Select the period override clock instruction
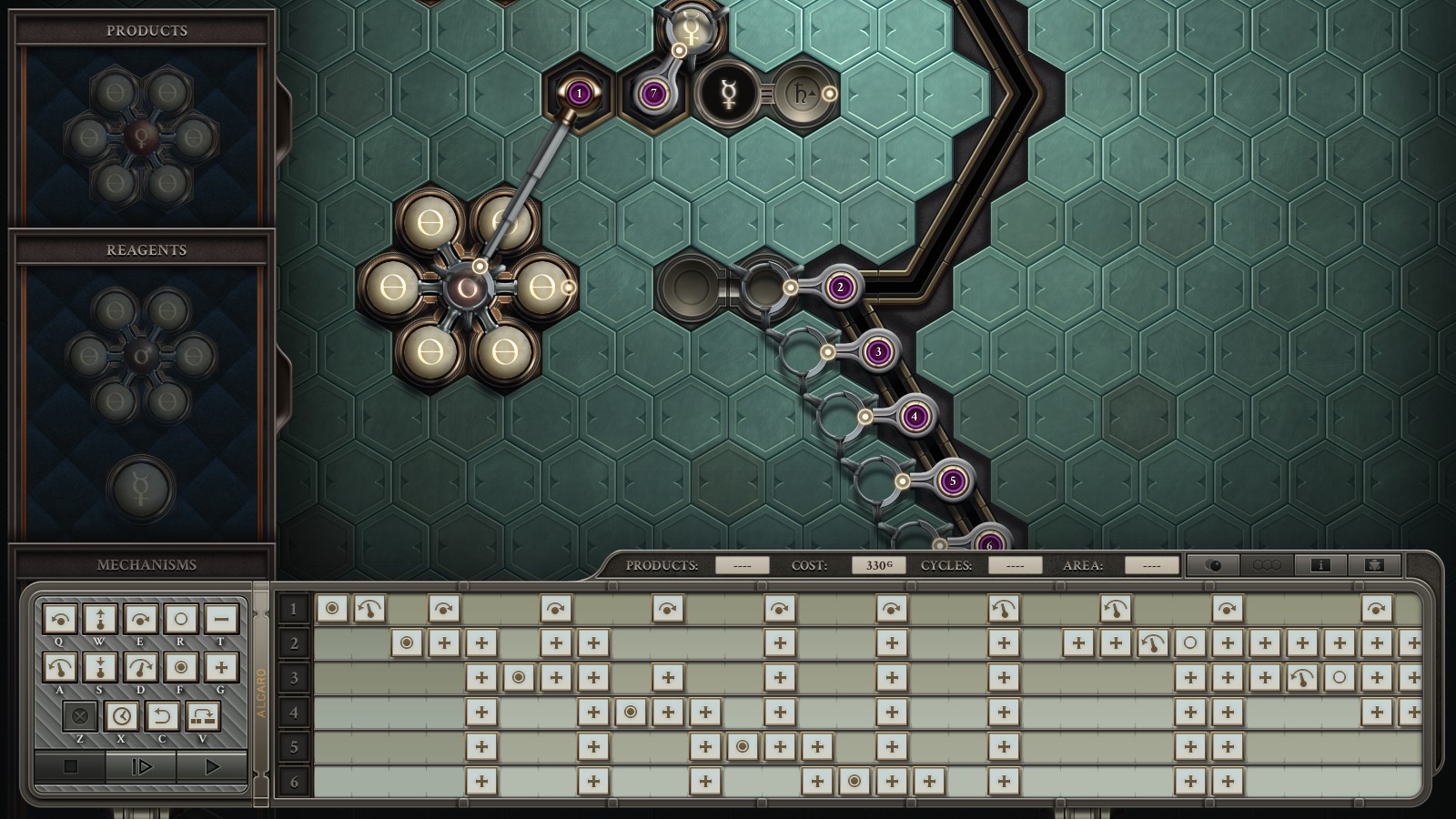The height and width of the screenshot is (819, 1456). point(122,717)
